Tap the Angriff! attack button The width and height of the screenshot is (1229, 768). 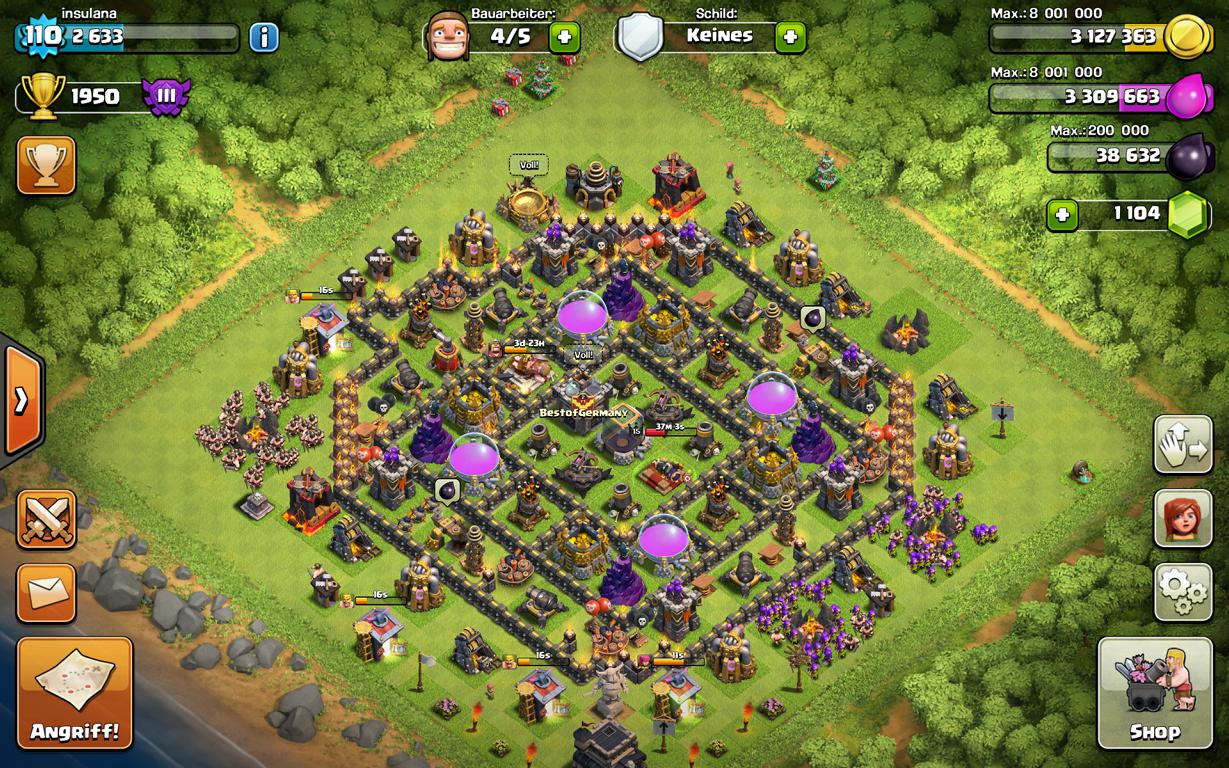point(75,693)
